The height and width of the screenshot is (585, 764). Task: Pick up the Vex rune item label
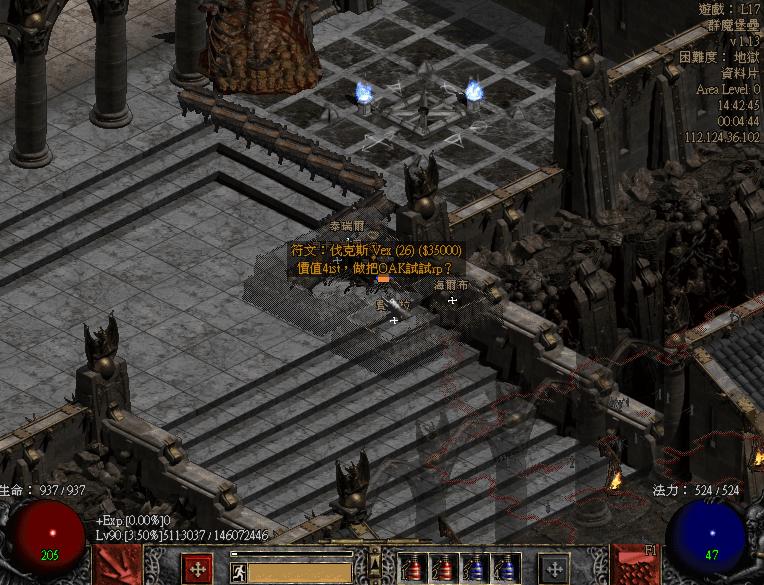(376, 250)
